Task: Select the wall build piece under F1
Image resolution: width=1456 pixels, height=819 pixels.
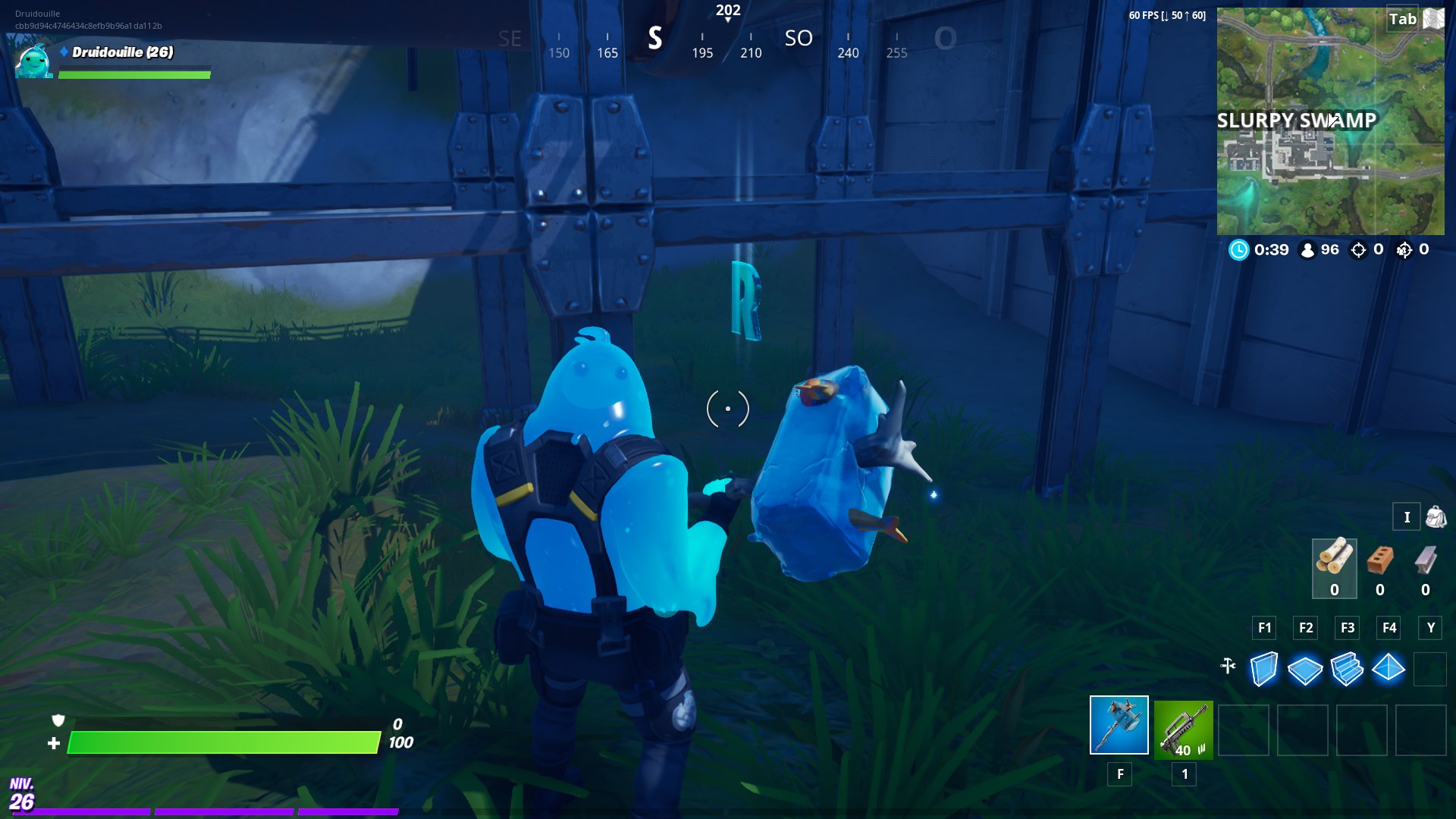Action: [x=1264, y=669]
